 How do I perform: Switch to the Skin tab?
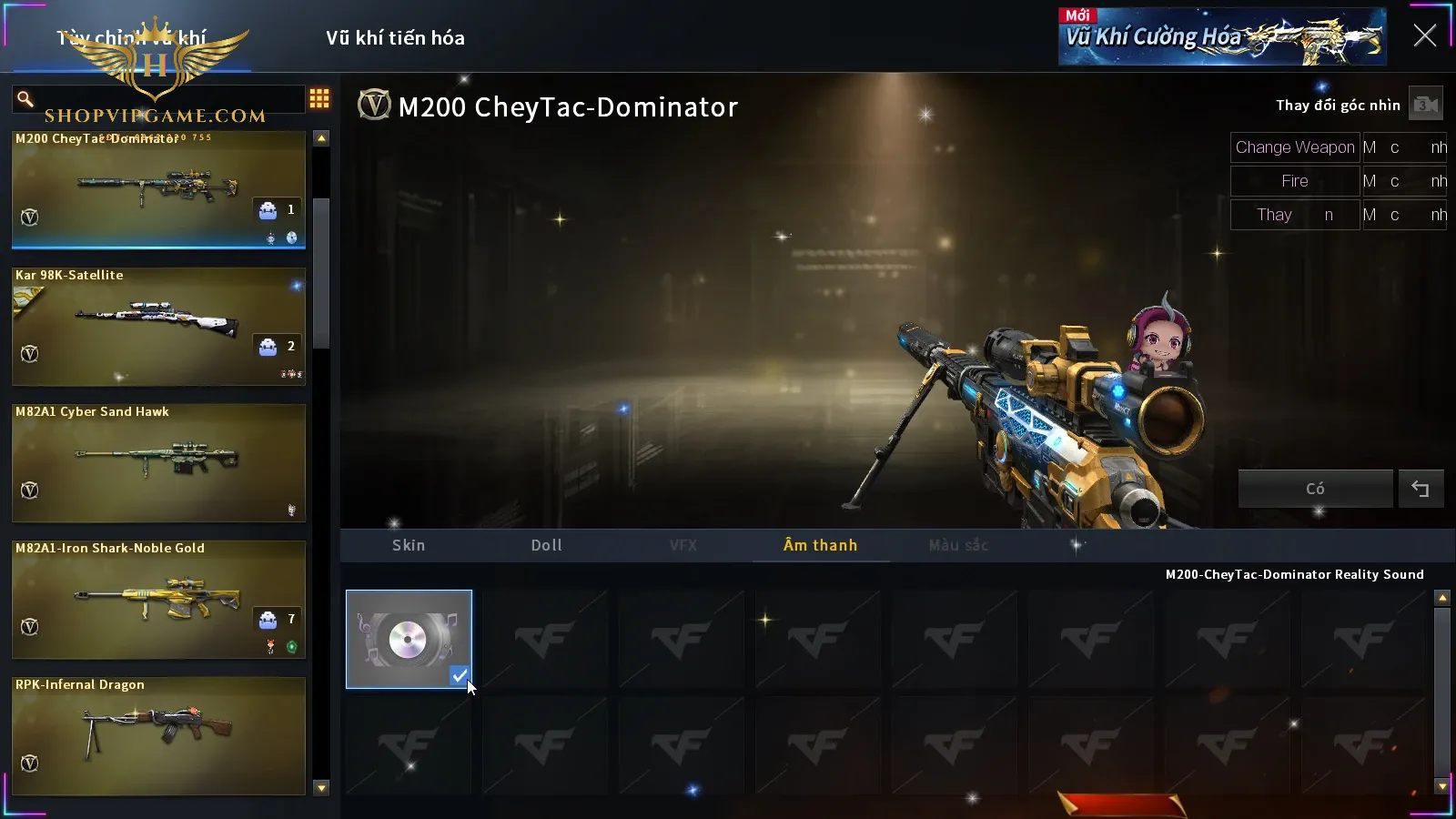(409, 545)
